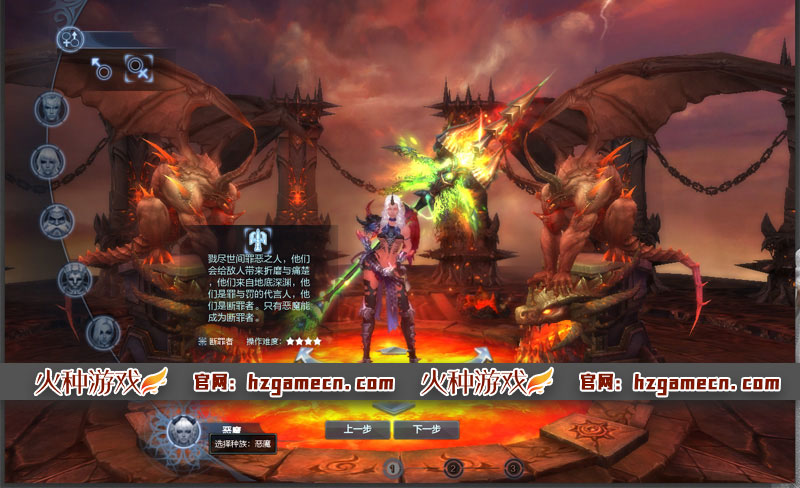Jump to step 3 indicator

coord(513,467)
